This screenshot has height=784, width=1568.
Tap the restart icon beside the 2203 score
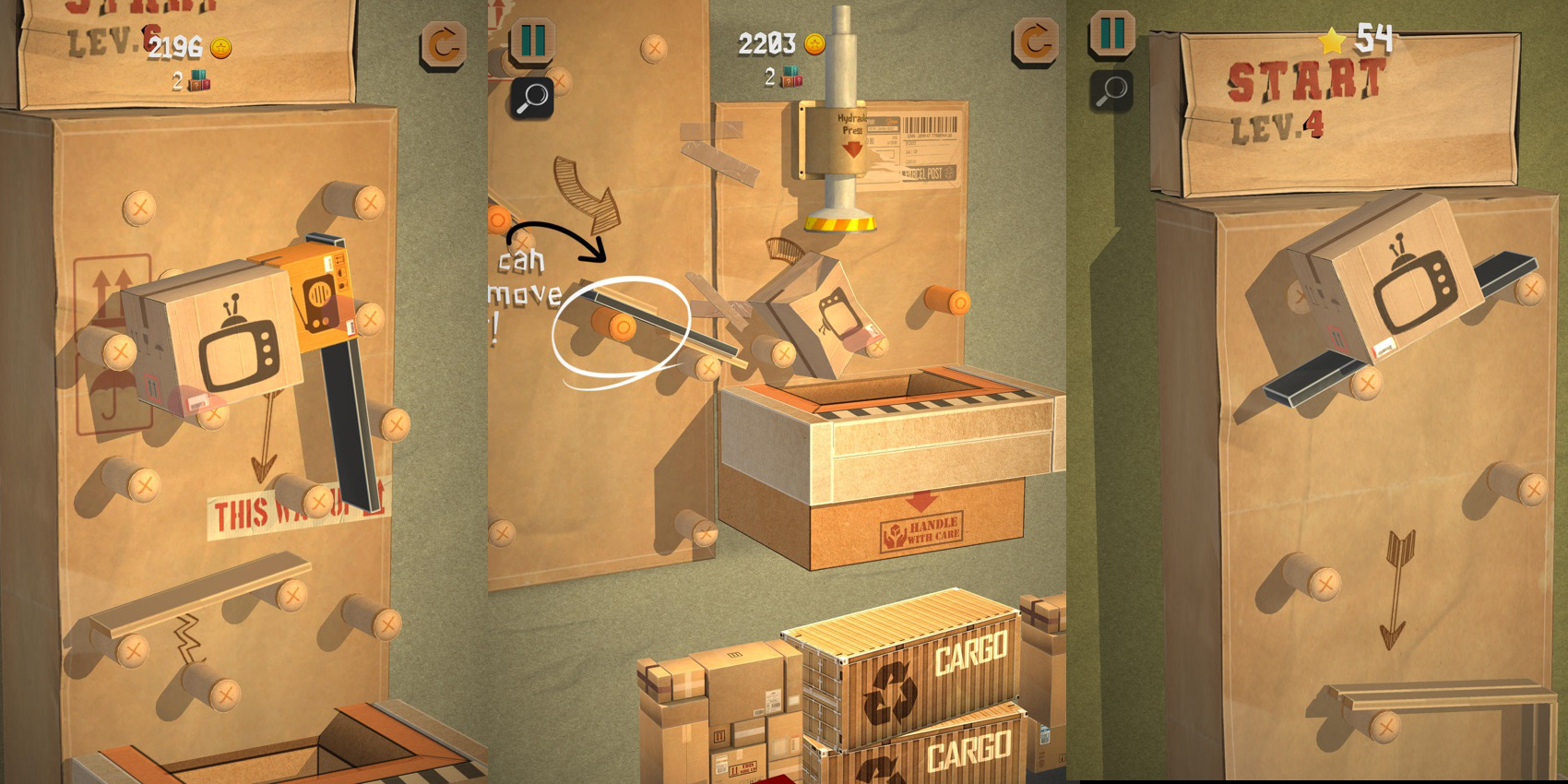1037,42
